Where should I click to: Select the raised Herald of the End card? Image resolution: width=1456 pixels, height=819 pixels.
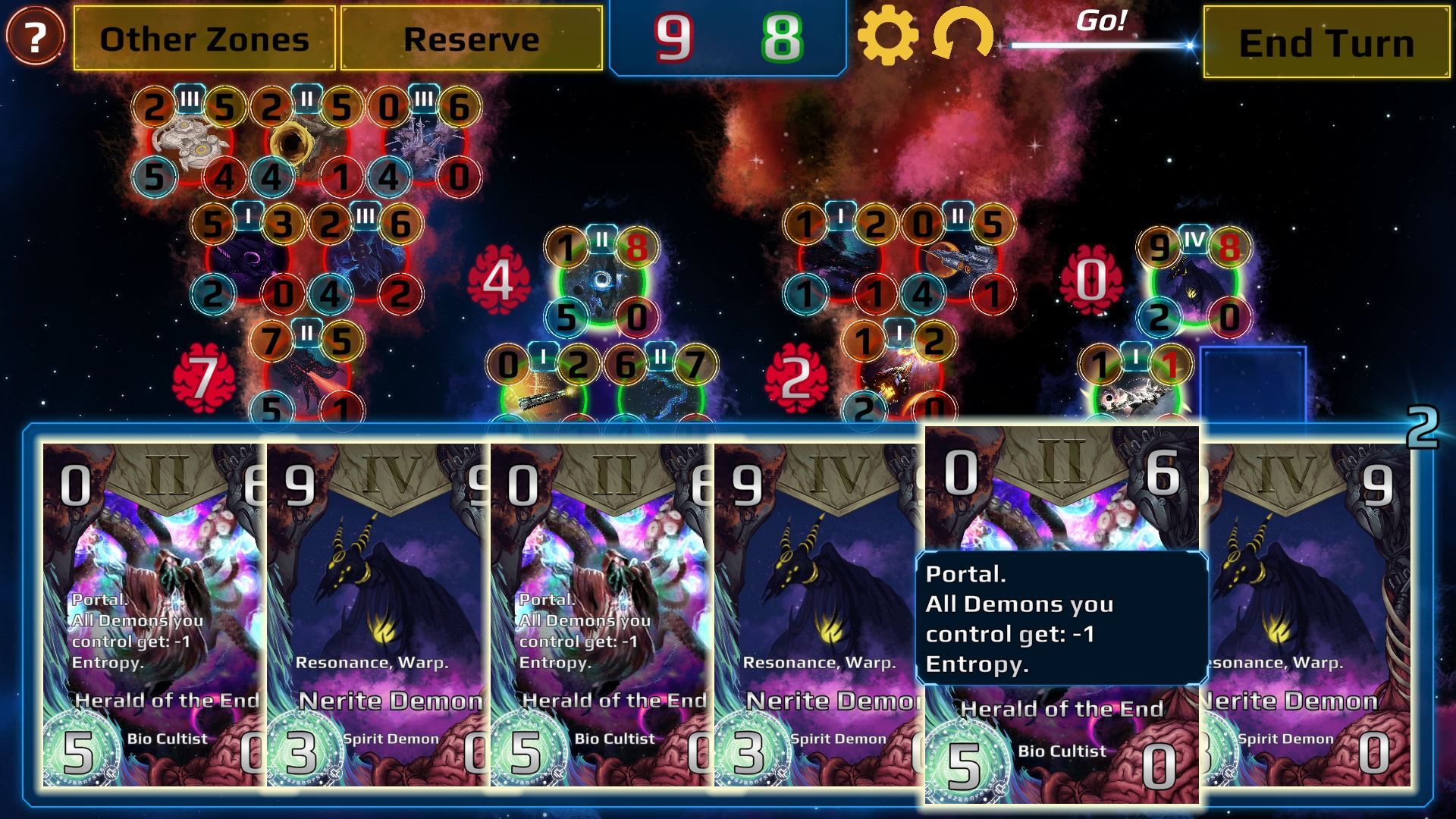[1062, 614]
